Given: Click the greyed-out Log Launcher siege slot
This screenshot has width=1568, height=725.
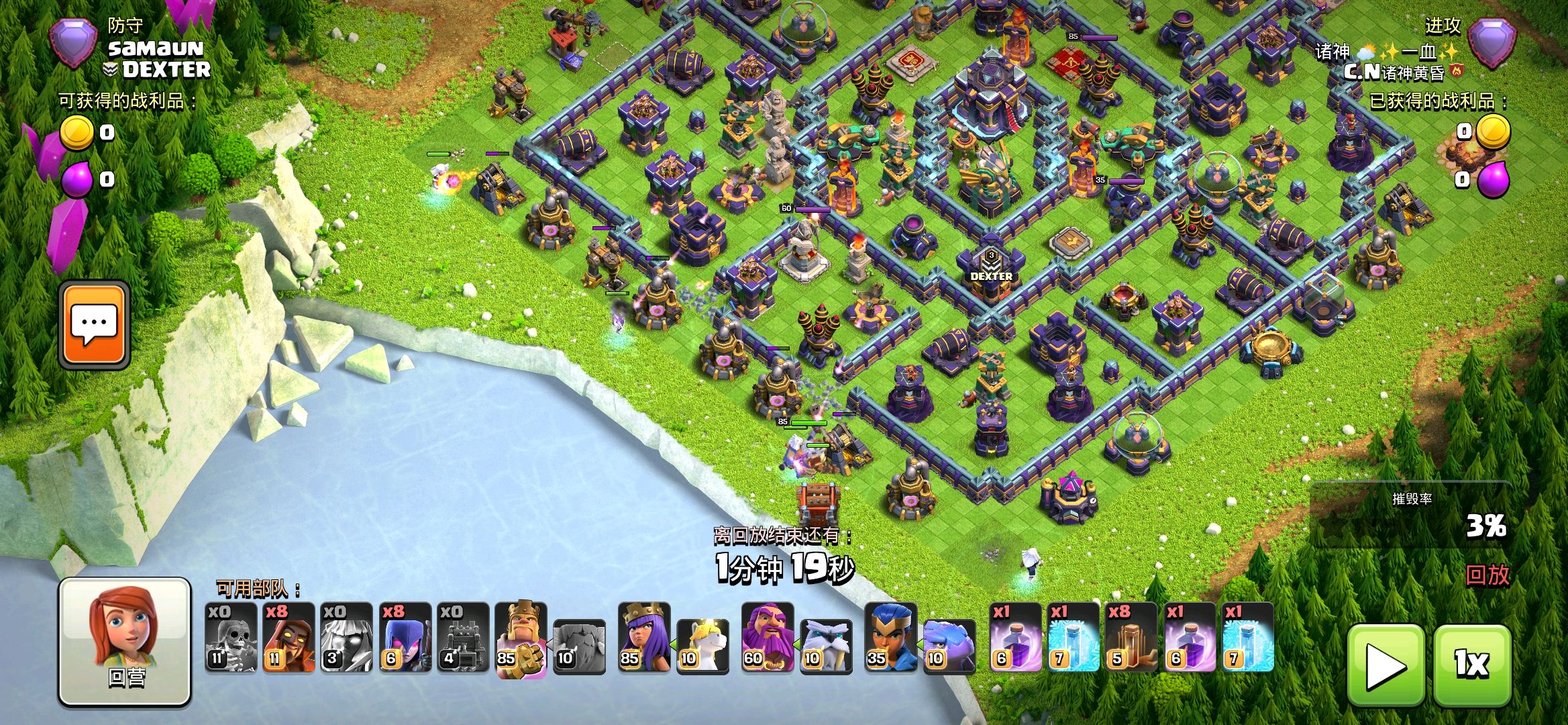Looking at the screenshot, I should click(x=463, y=638).
